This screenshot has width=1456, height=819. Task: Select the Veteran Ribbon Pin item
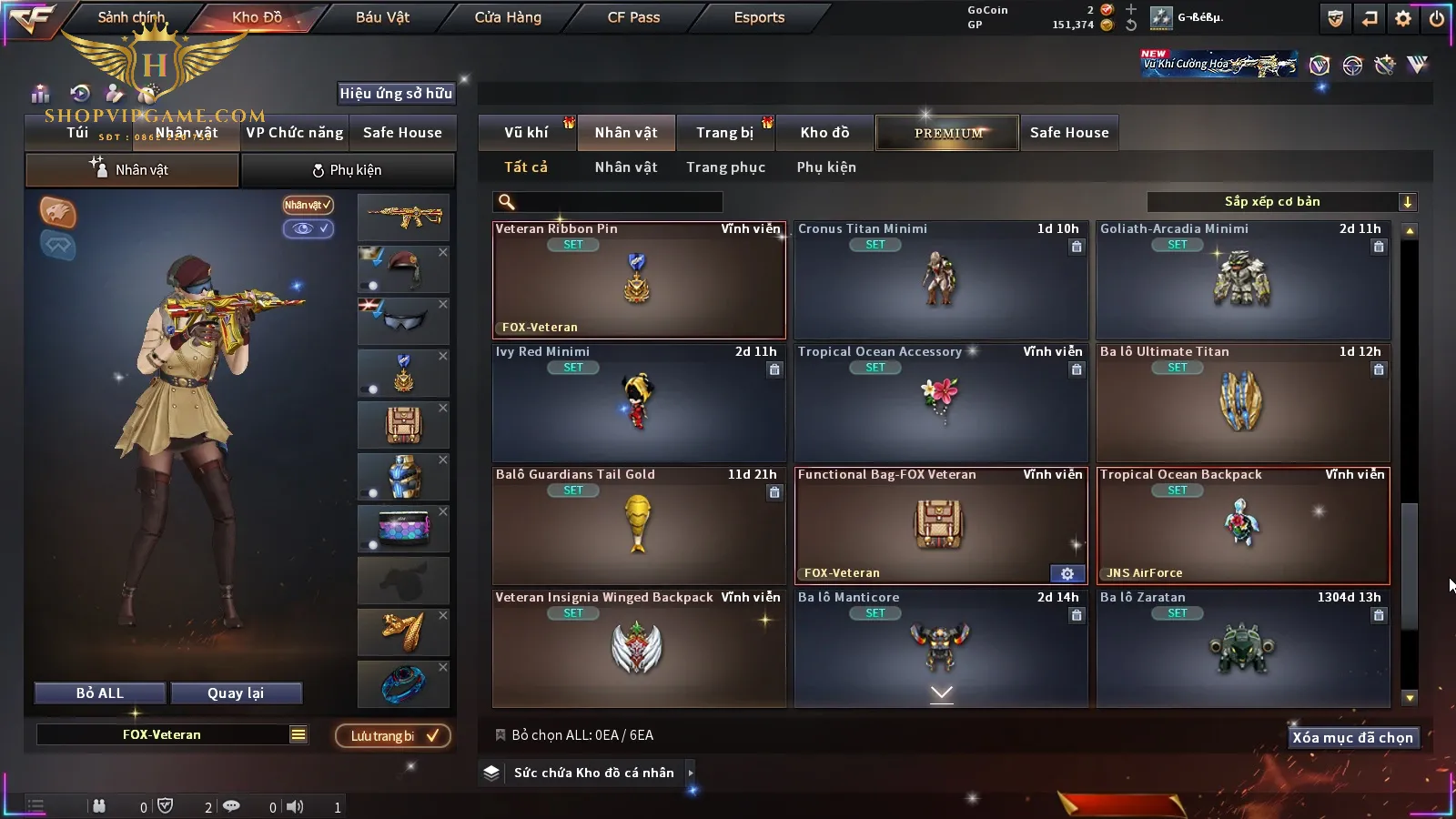pyautogui.click(x=638, y=280)
